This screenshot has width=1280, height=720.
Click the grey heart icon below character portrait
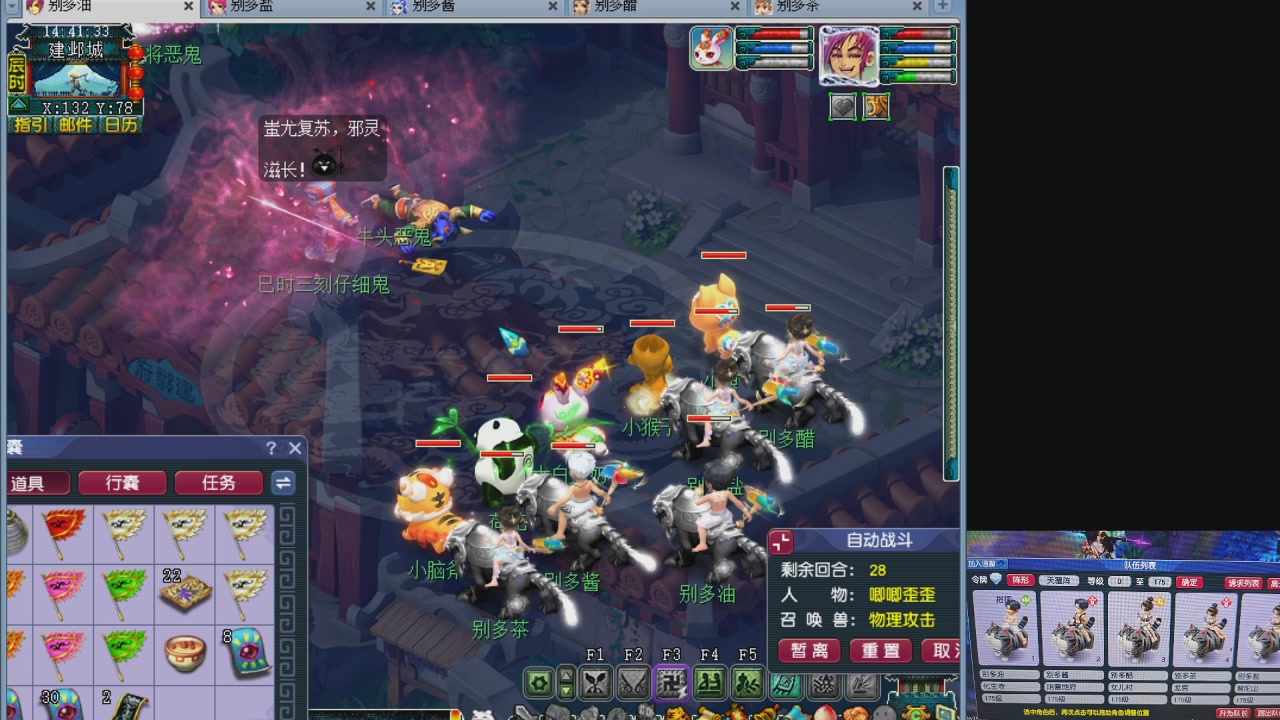(x=843, y=107)
